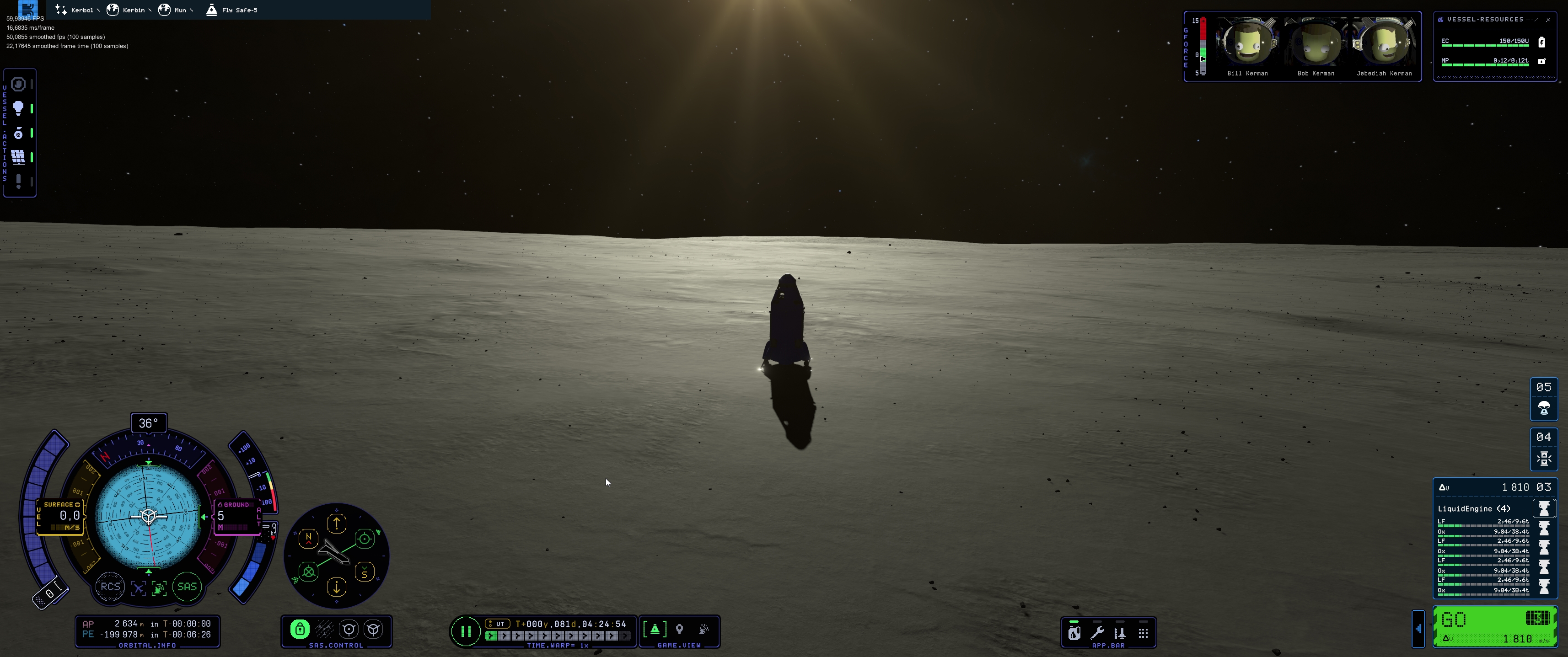Toggle the solar panels vessel action
This screenshot has height=657, width=1568.
[18, 157]
